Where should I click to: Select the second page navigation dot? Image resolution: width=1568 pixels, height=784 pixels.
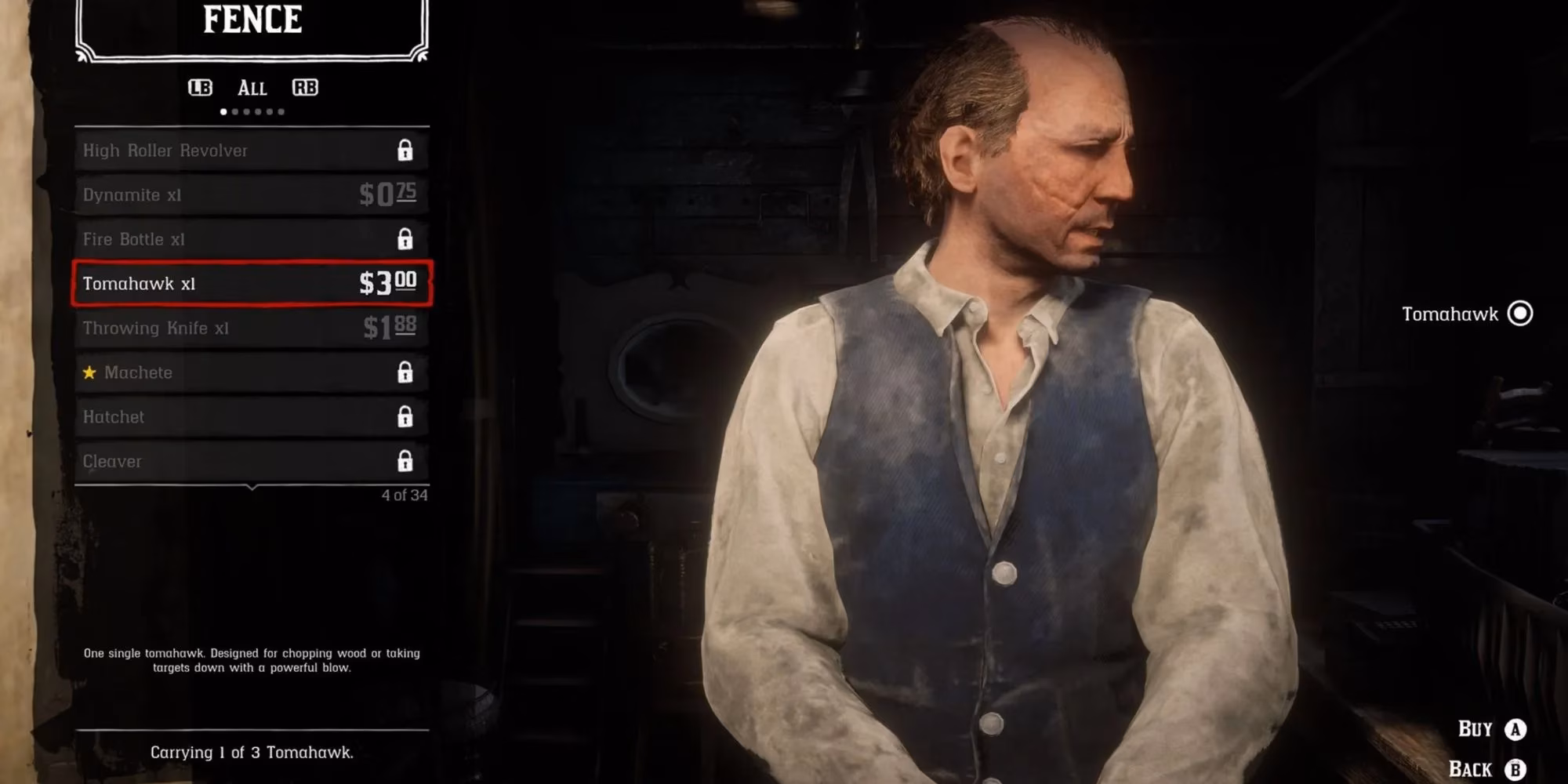click(x=234, y=110)
